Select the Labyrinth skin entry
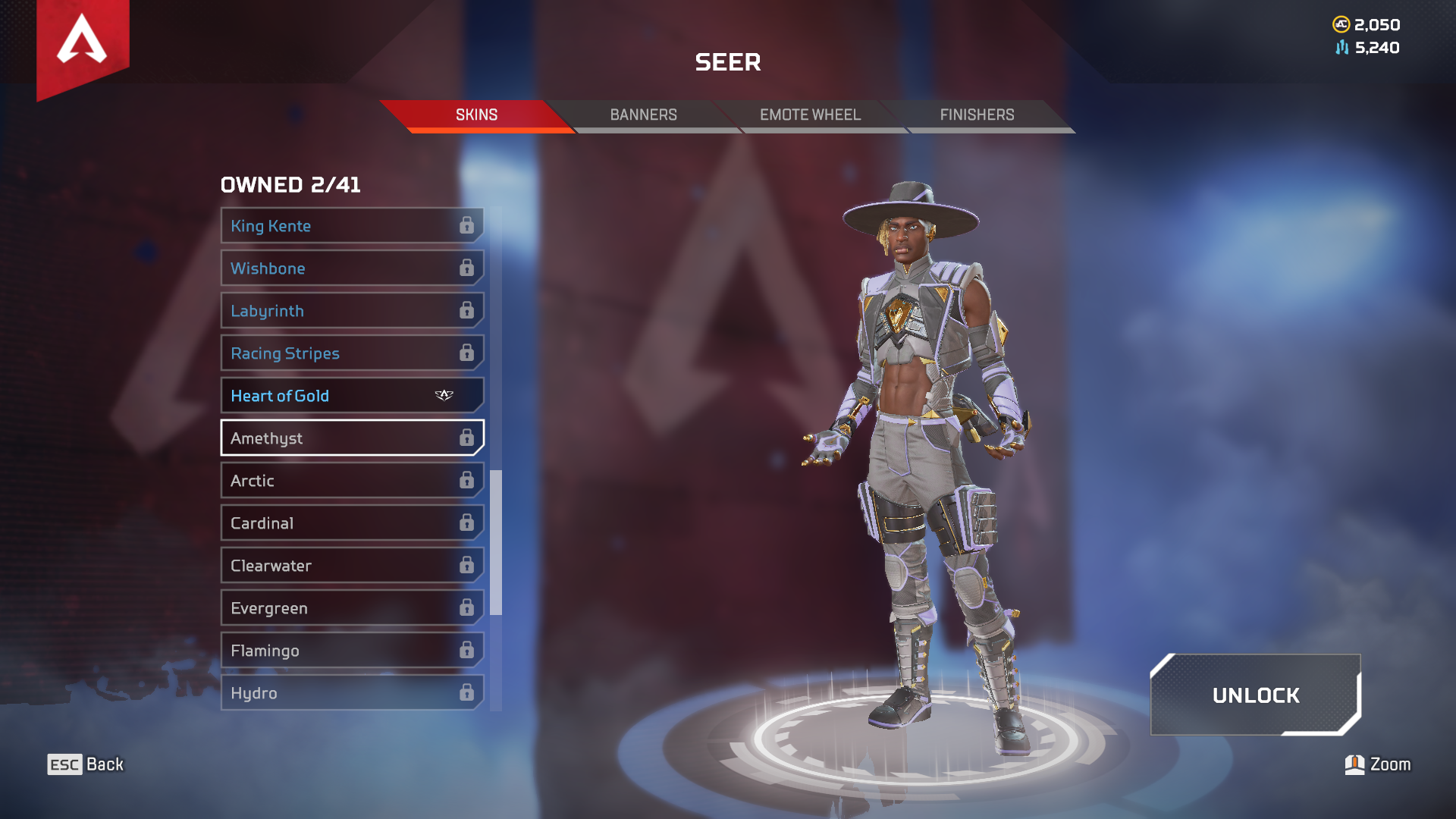The image size is (1456, 819). coord(318,310)
